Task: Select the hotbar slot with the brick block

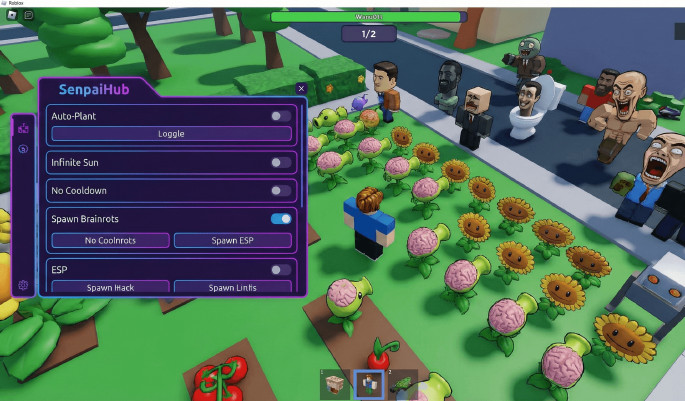Action: tap(336, 382)
